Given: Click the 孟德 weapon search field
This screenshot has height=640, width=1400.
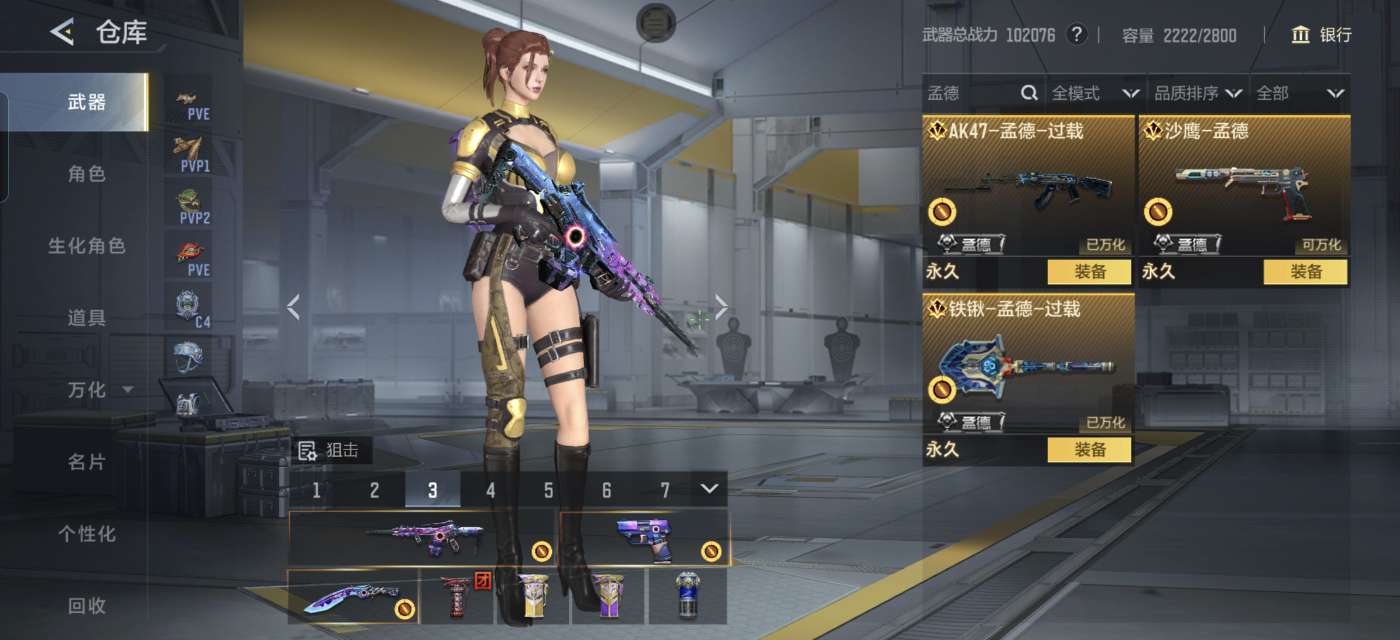Looking at the screenshot, I should point(970,93).
